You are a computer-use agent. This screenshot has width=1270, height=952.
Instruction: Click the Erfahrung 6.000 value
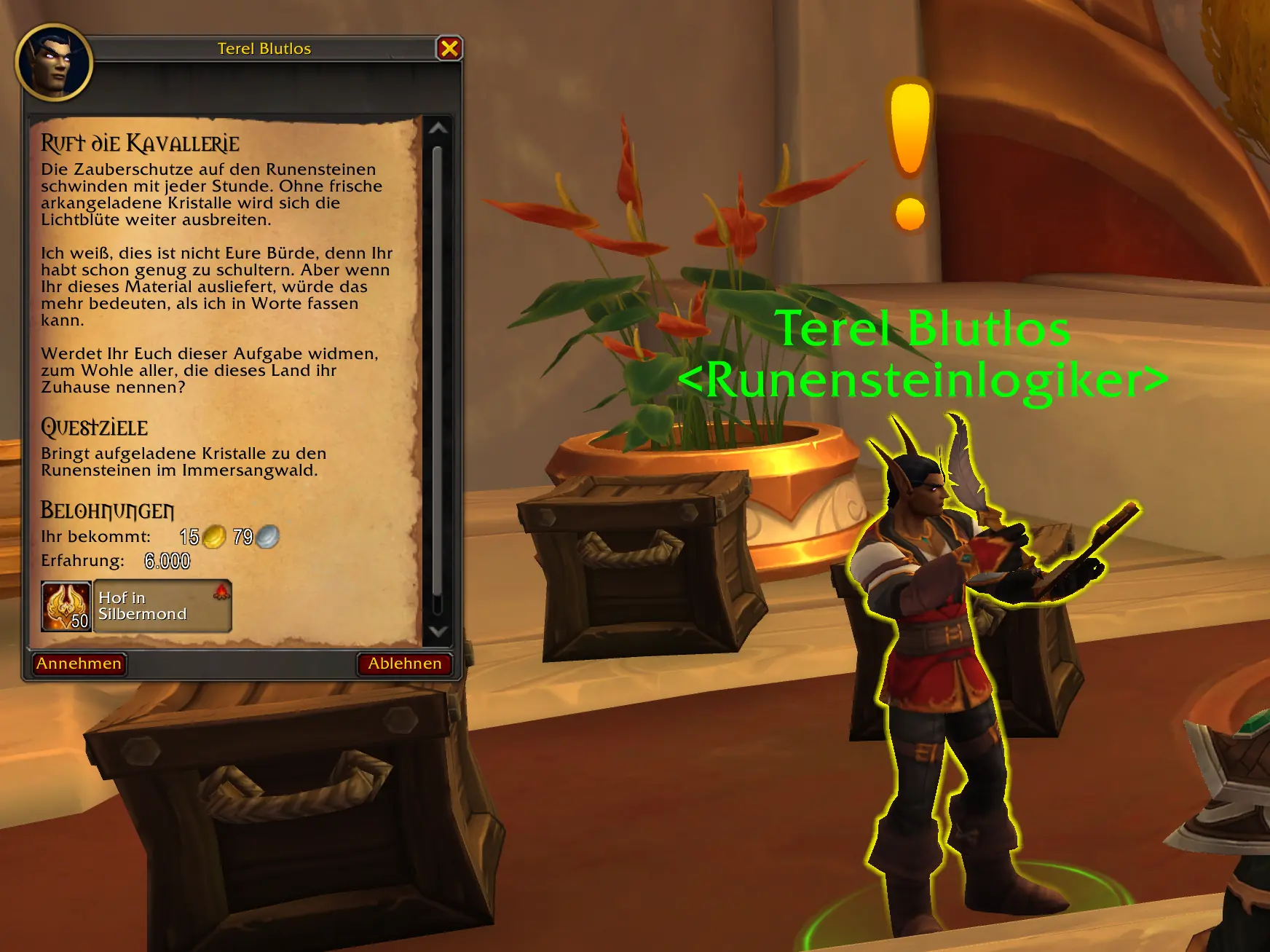(167, 561)
